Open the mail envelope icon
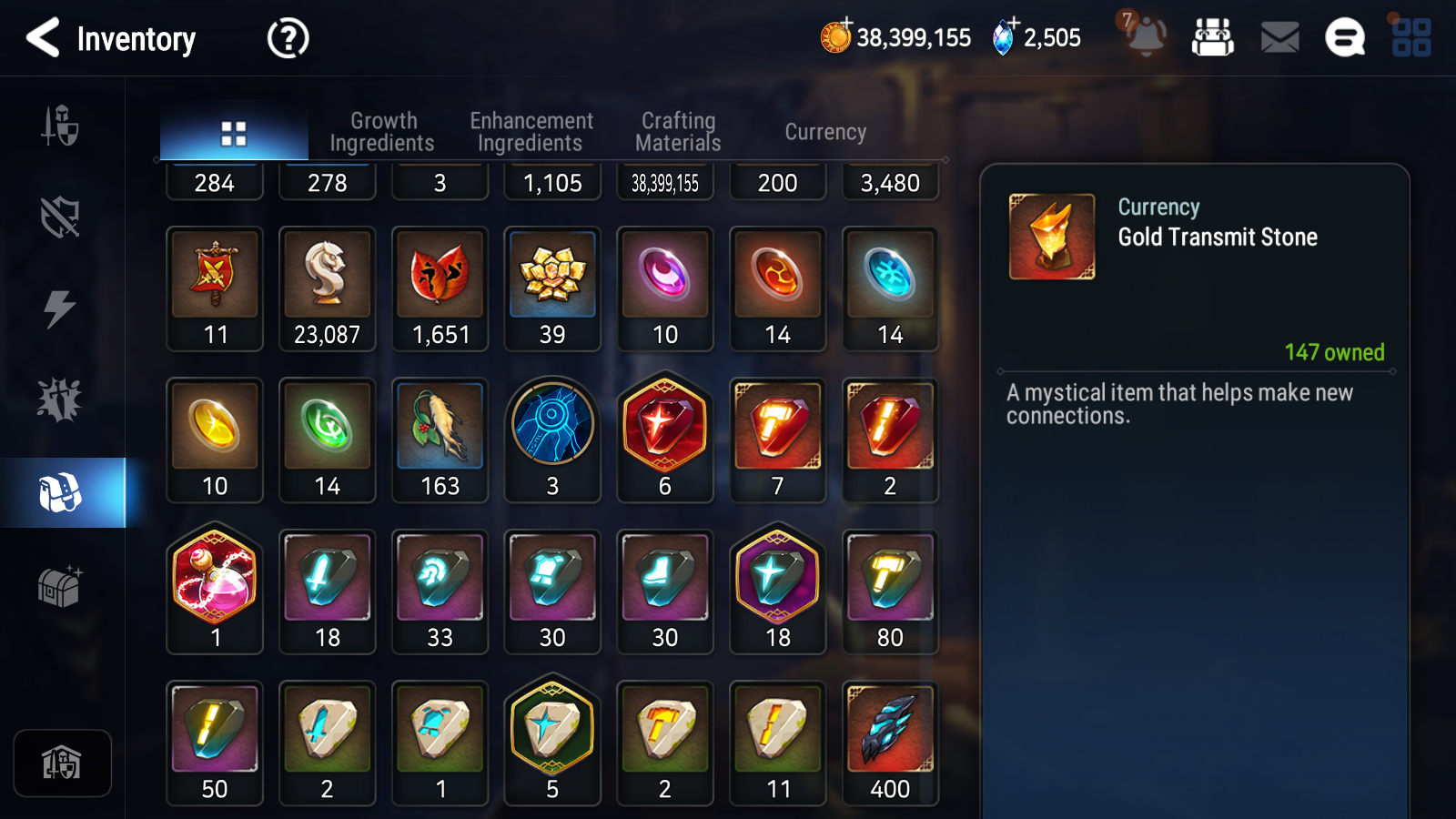 pos(1279,38)
